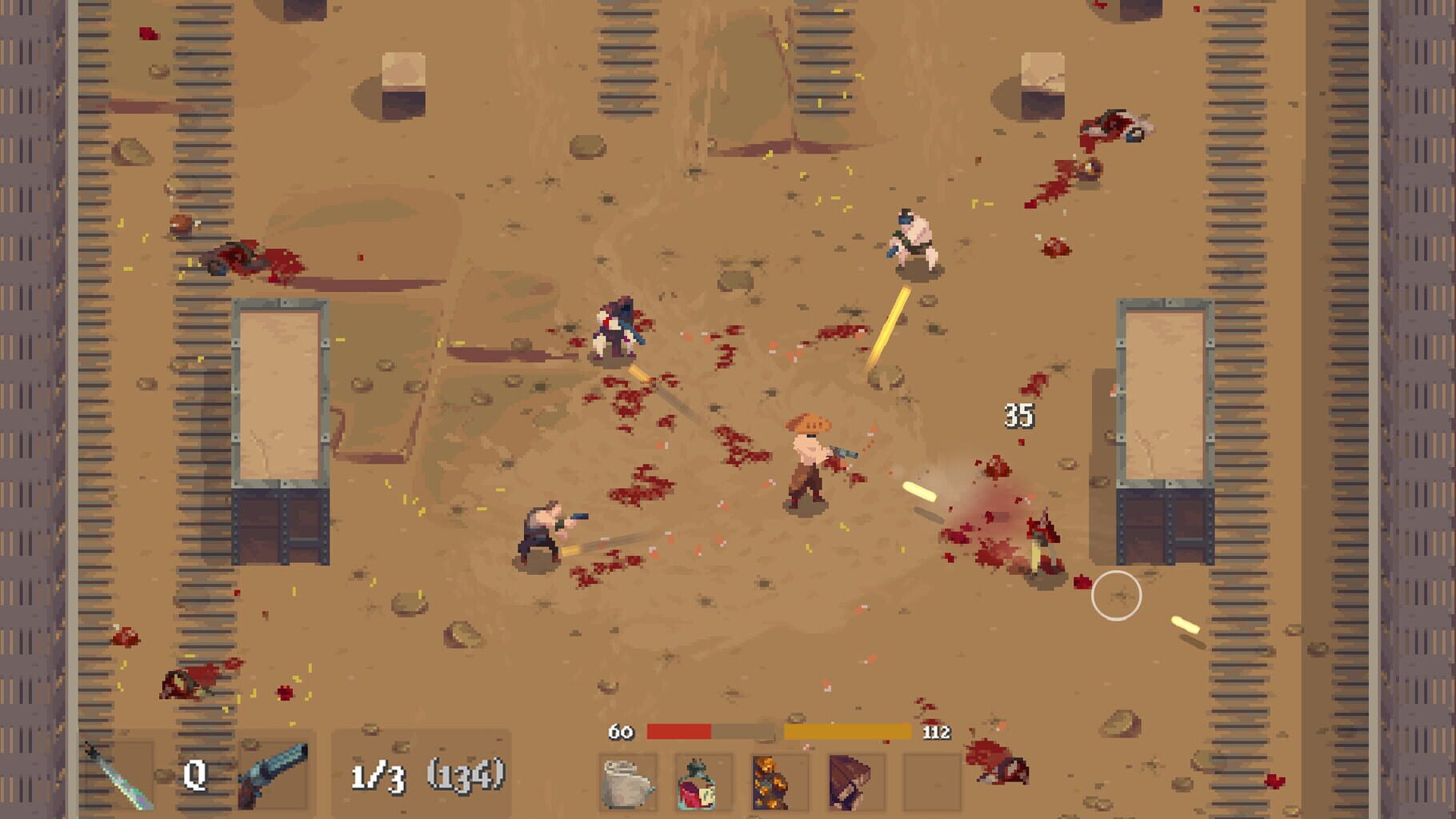Click the red health bar
Screen dimensions: 1456x819
[678, 730]
